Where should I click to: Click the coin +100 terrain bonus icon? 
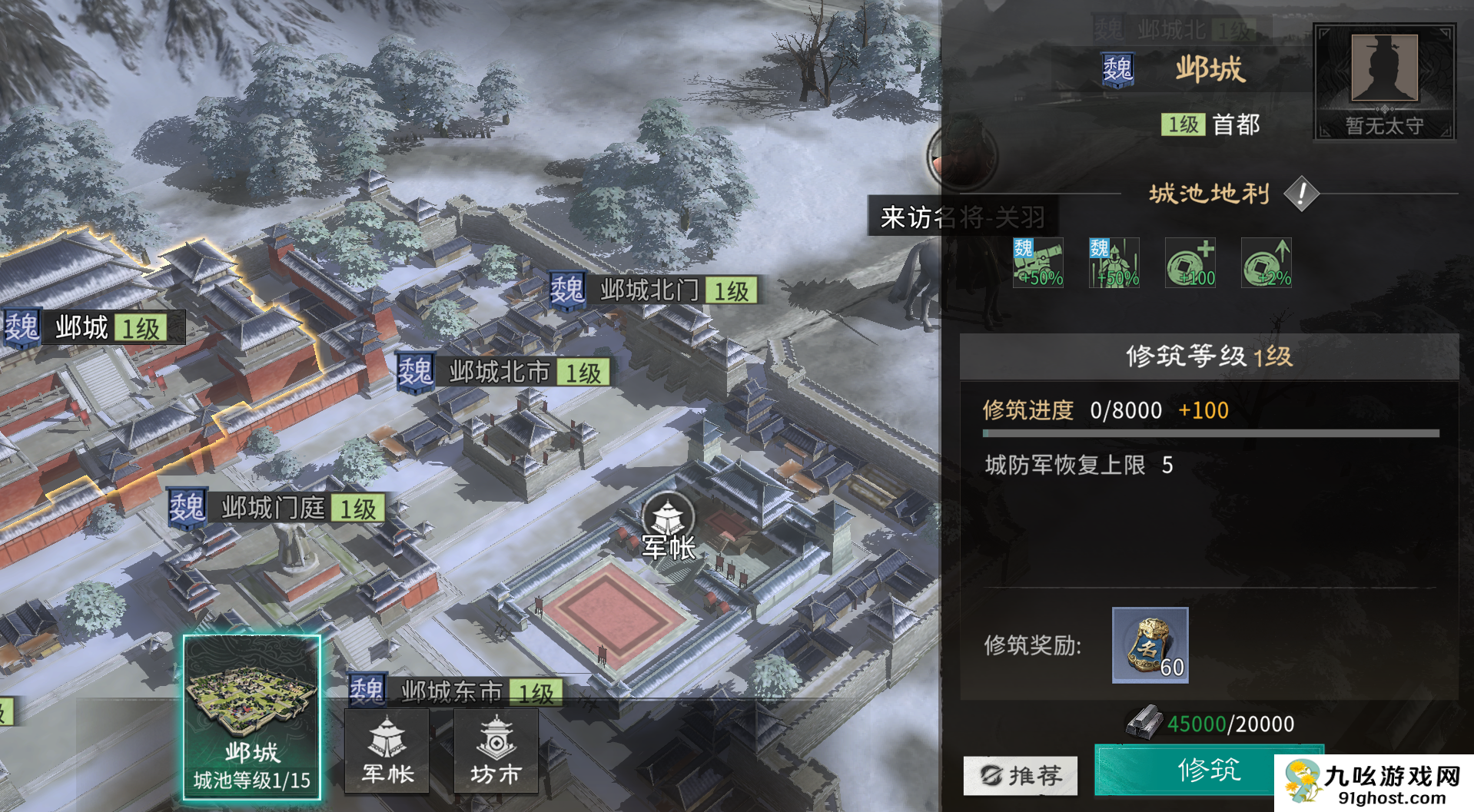[x=1190, y=263]
